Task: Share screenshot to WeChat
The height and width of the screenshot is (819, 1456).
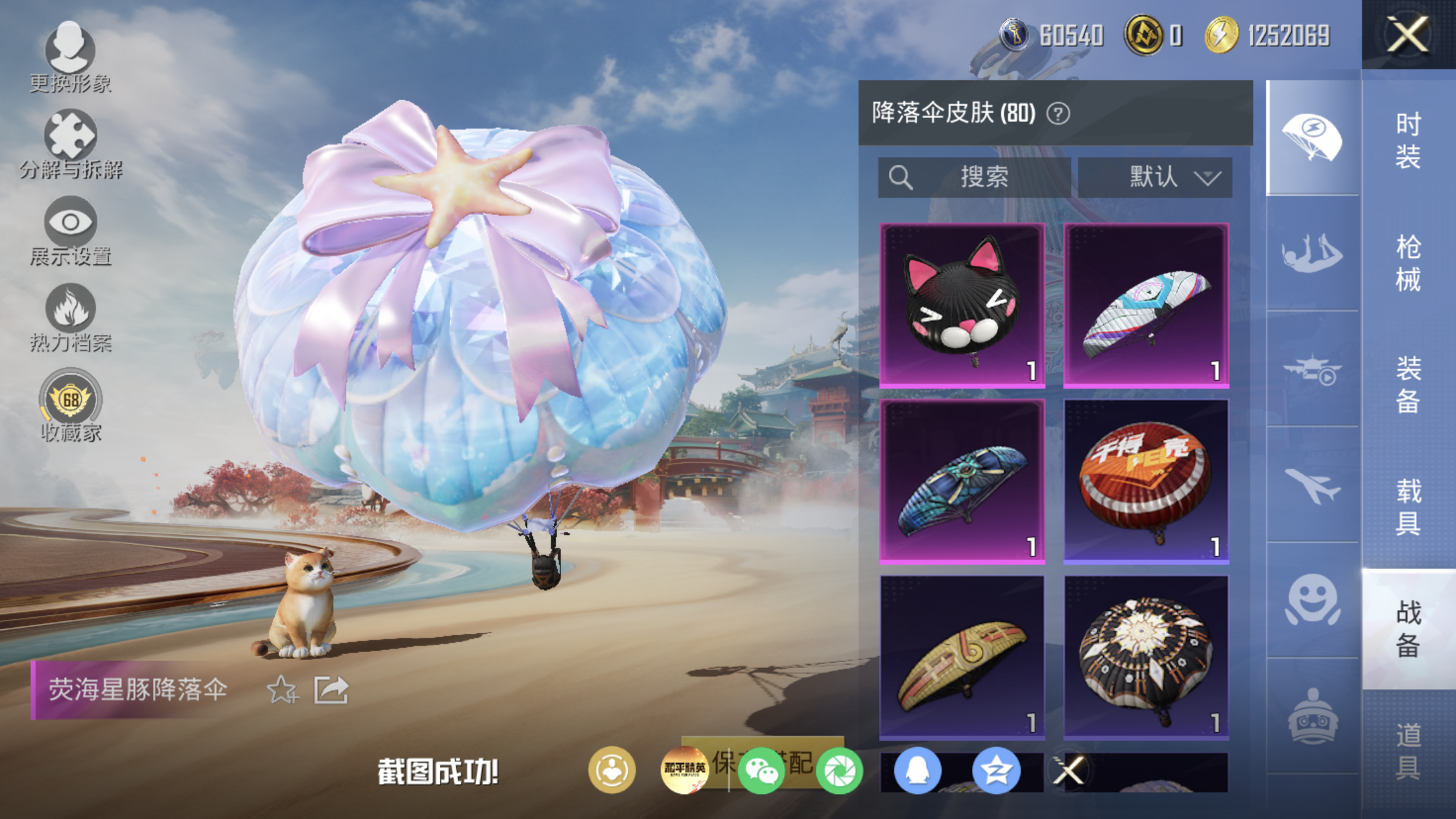Action: coord(761,770)
